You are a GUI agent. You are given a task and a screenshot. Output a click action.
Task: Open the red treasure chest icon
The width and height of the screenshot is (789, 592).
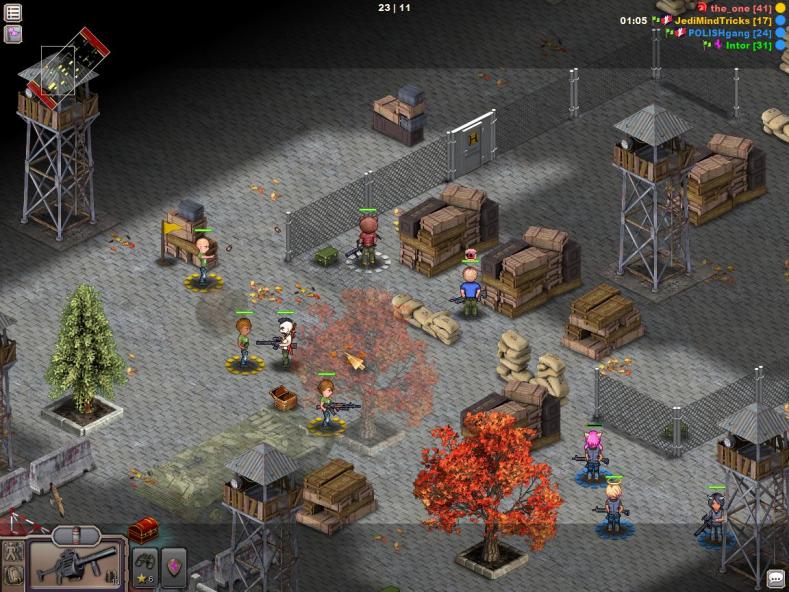(143, 529)
